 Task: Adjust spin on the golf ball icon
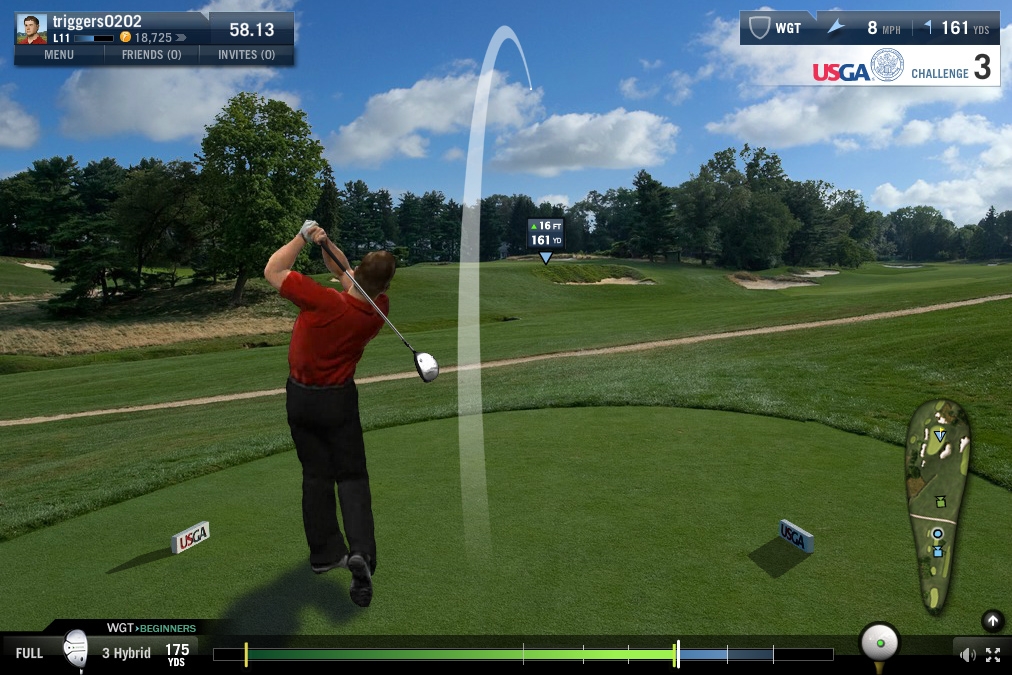(879, 641)
